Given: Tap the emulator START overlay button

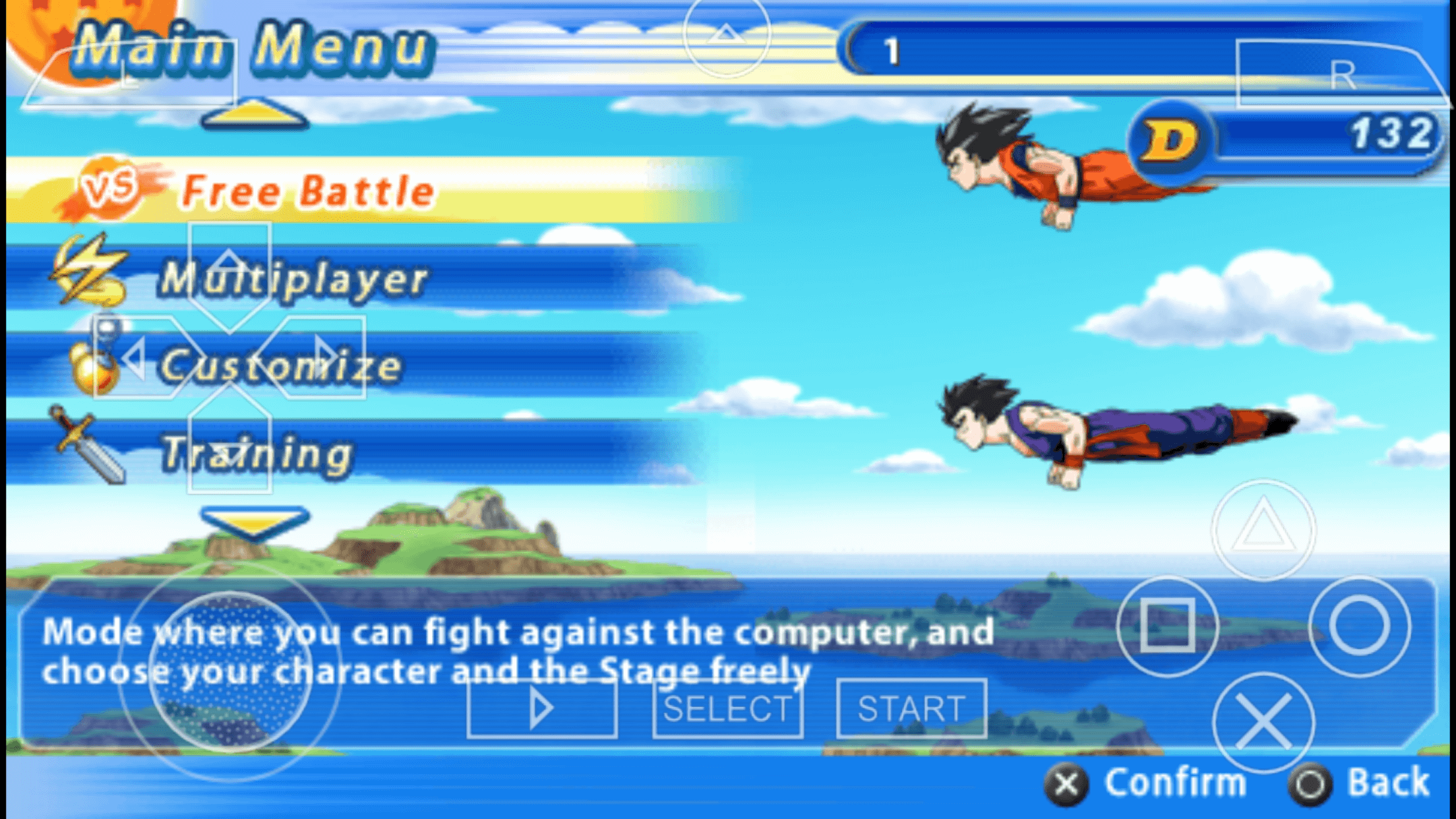Looking at the screenshot, I should pyautogui.click(x=911, y=709).
